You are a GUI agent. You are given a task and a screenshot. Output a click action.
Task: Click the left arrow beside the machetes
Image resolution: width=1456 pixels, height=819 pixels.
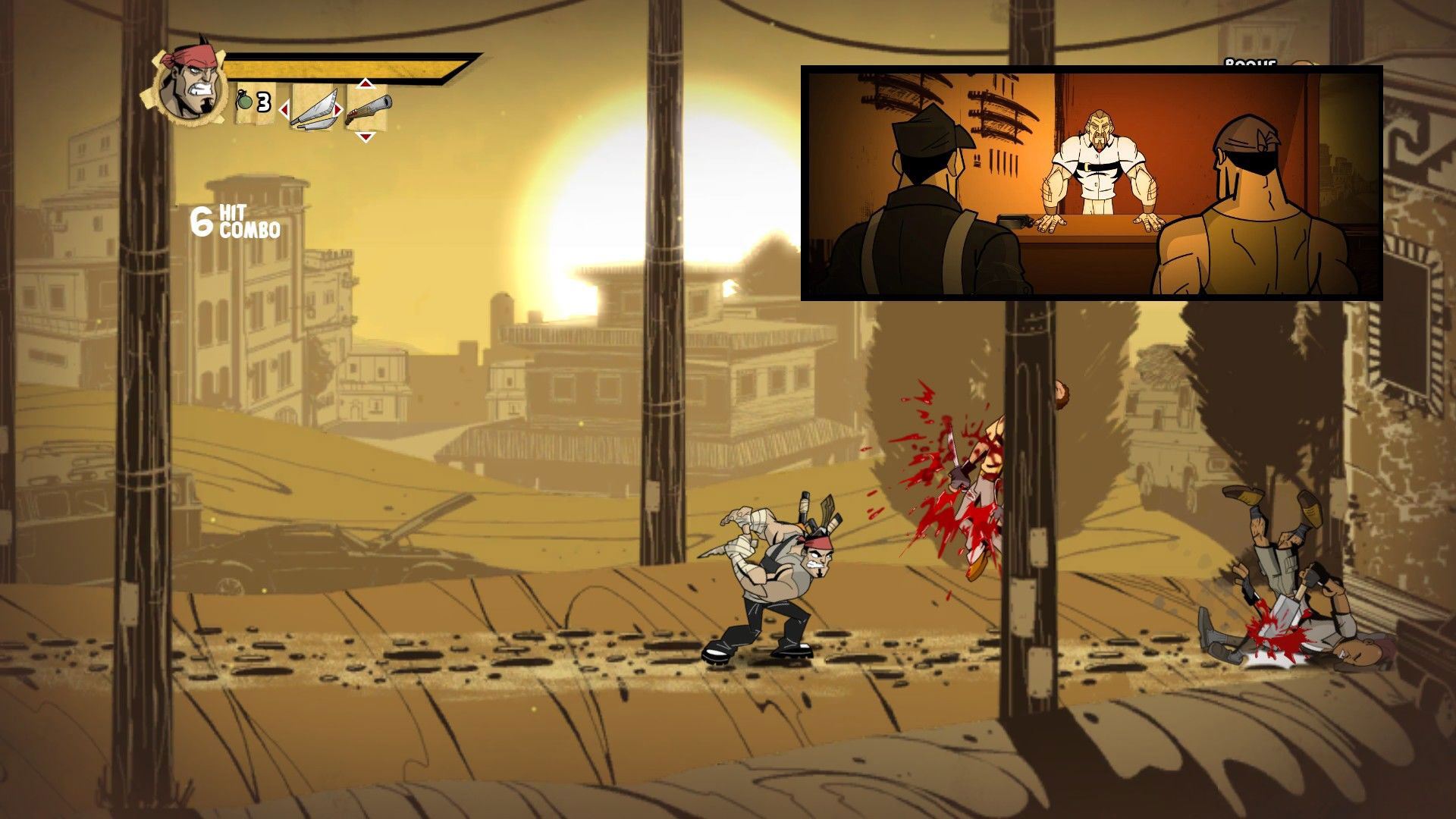pos(285,111)
